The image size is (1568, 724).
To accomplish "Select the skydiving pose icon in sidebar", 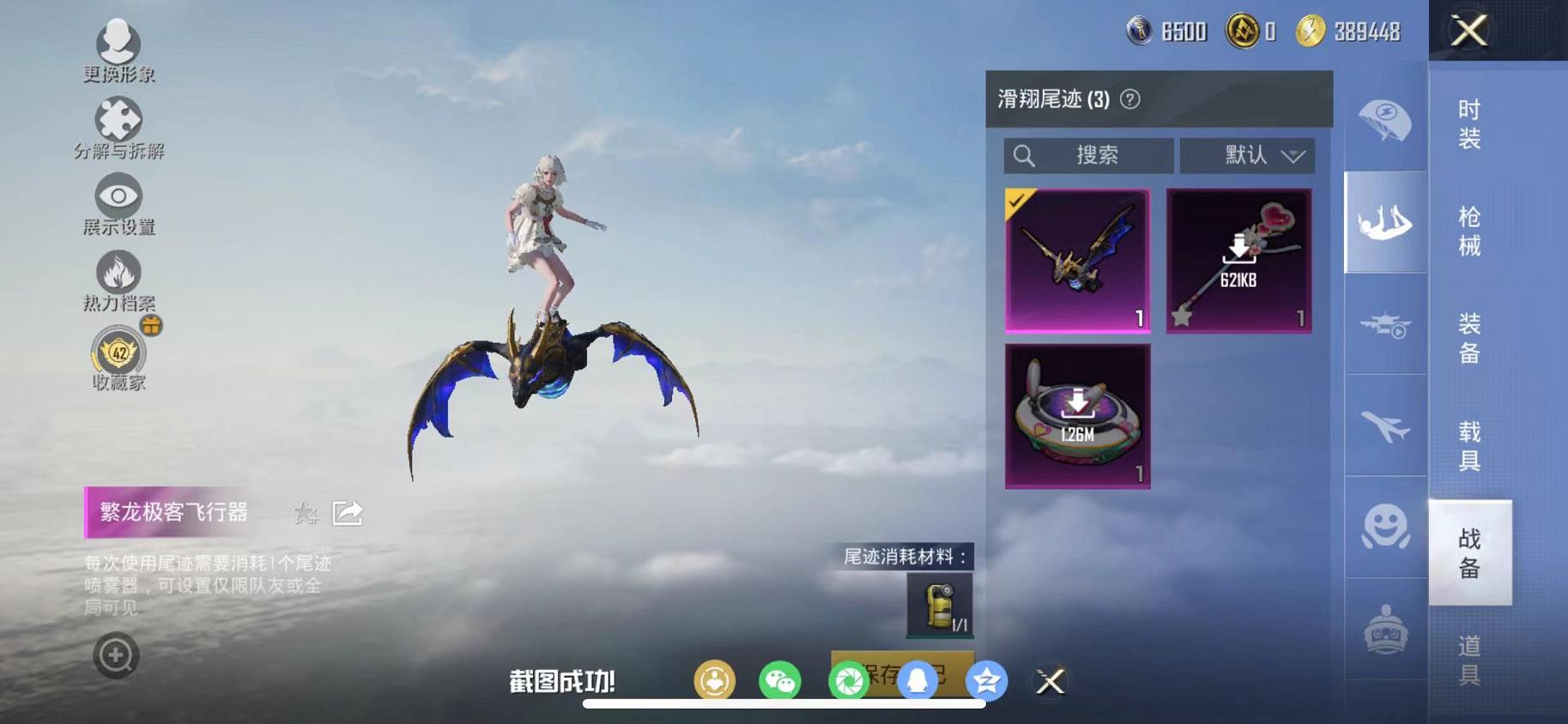I will pyautogui.click(x=1385, y=223).
